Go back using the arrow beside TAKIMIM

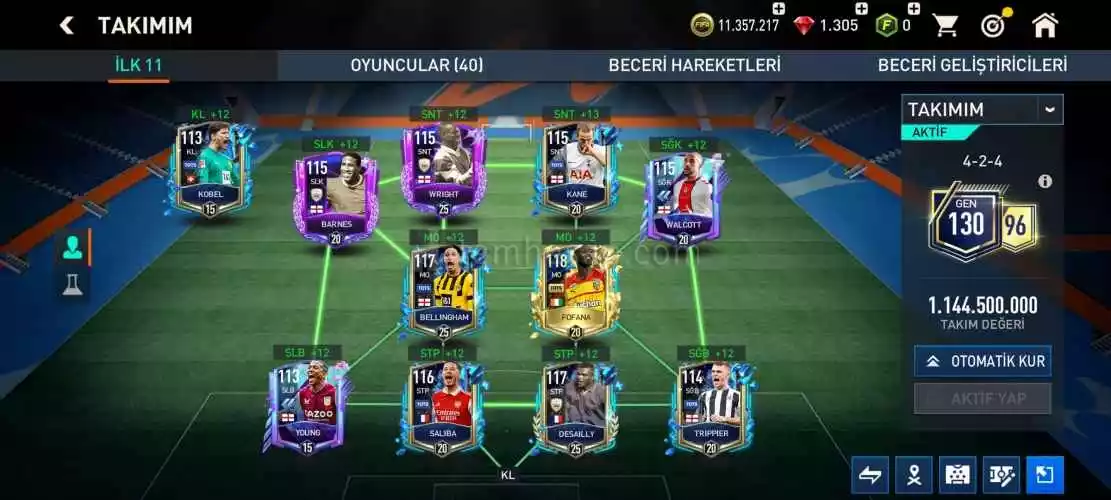pyautogui.click(x=66, y=25)
